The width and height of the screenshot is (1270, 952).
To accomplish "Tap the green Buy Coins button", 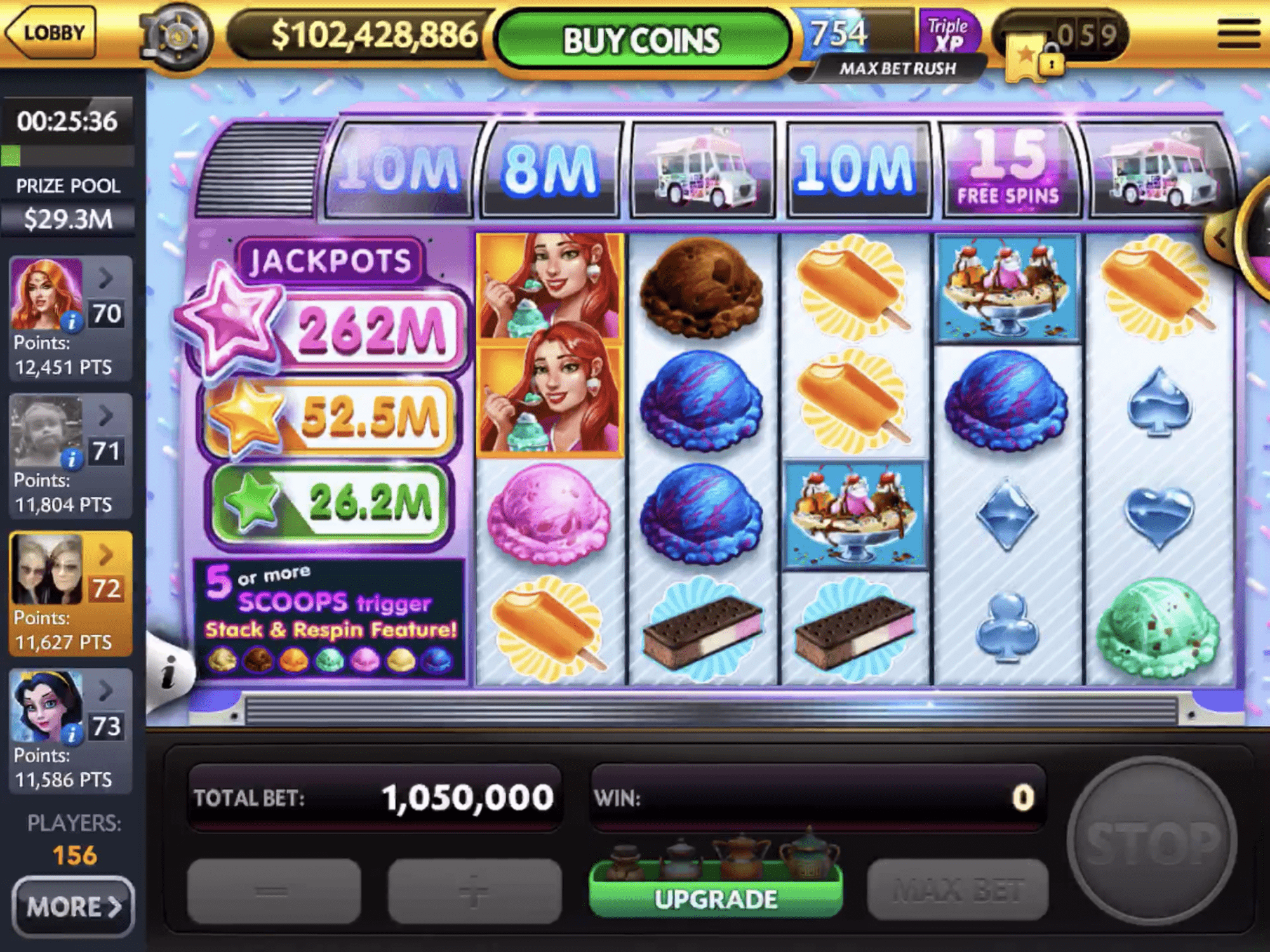I will point(641,41).
